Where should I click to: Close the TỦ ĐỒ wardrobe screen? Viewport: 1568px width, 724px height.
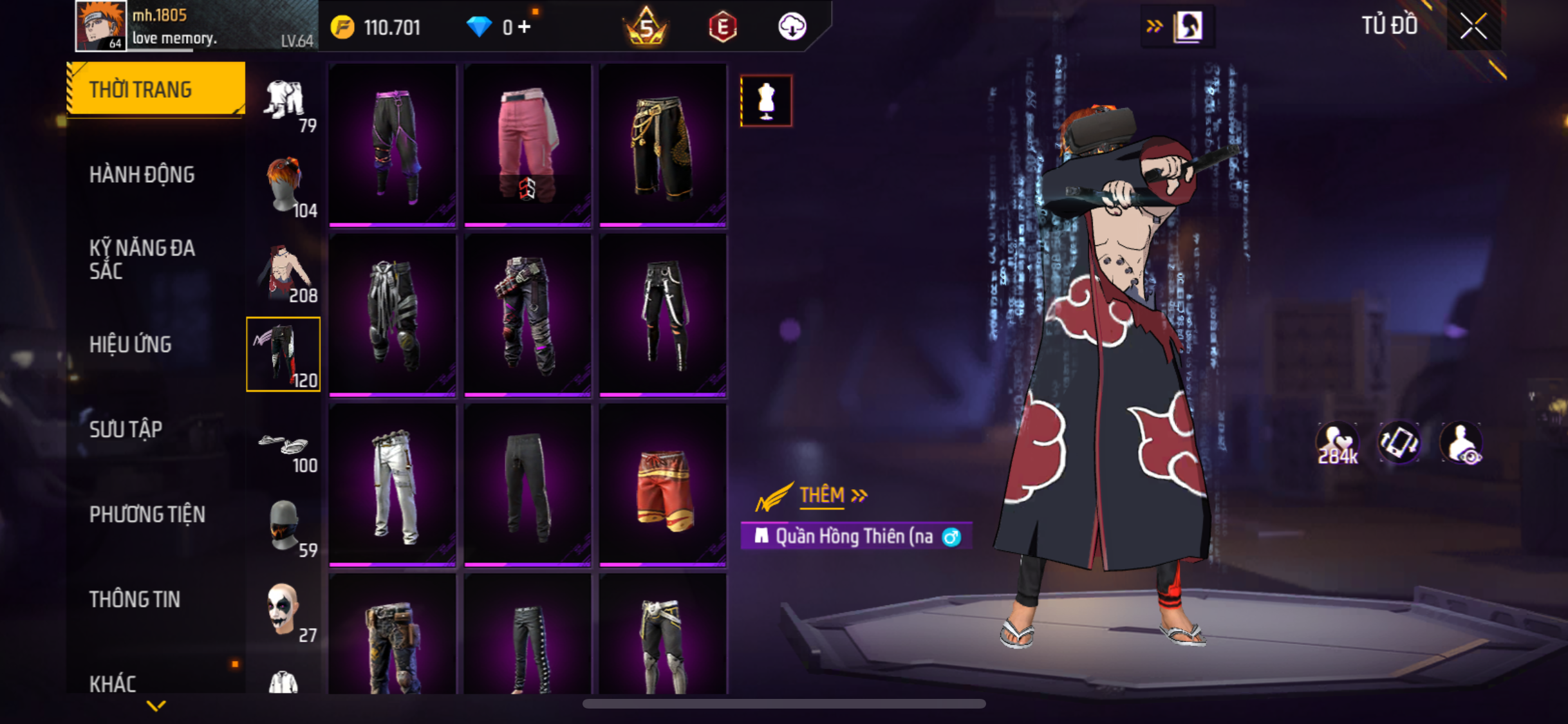(x=1473, y=26)
